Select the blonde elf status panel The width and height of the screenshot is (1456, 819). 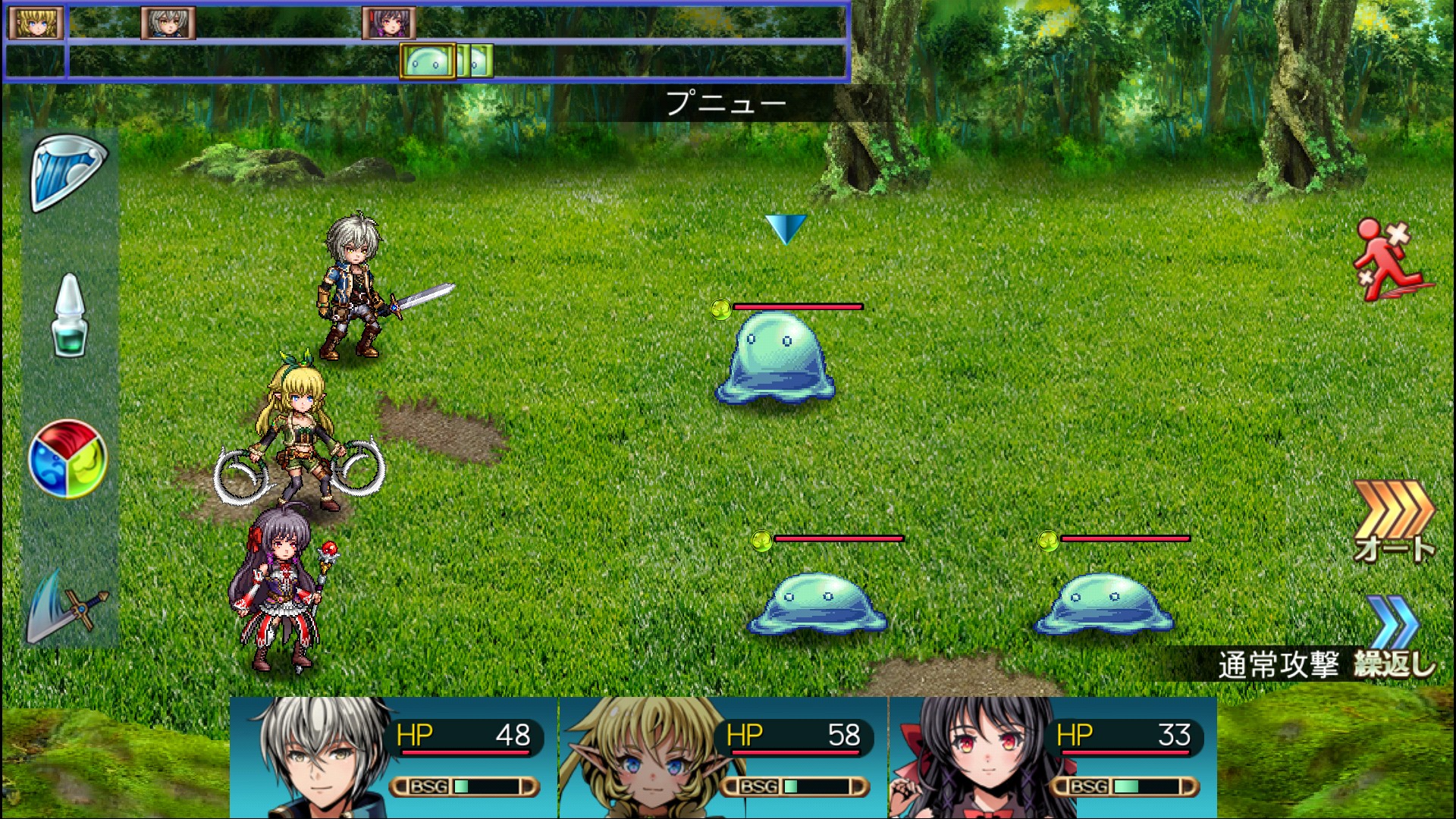(723, 757)
